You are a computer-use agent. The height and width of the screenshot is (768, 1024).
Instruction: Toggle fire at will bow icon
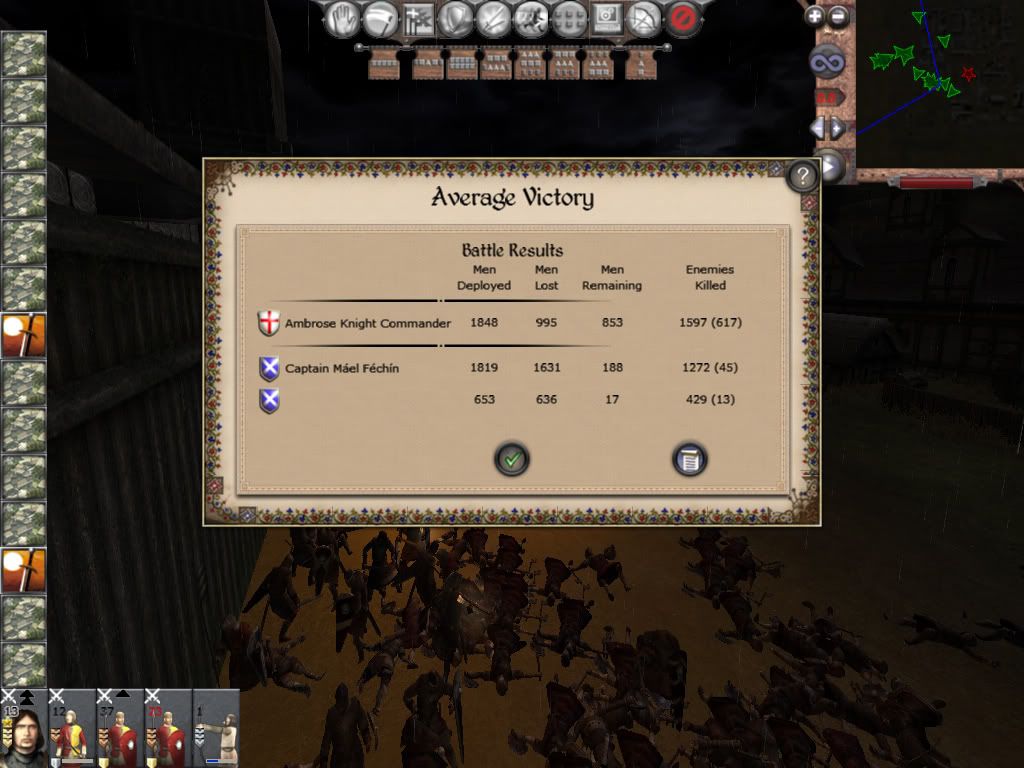645,18
